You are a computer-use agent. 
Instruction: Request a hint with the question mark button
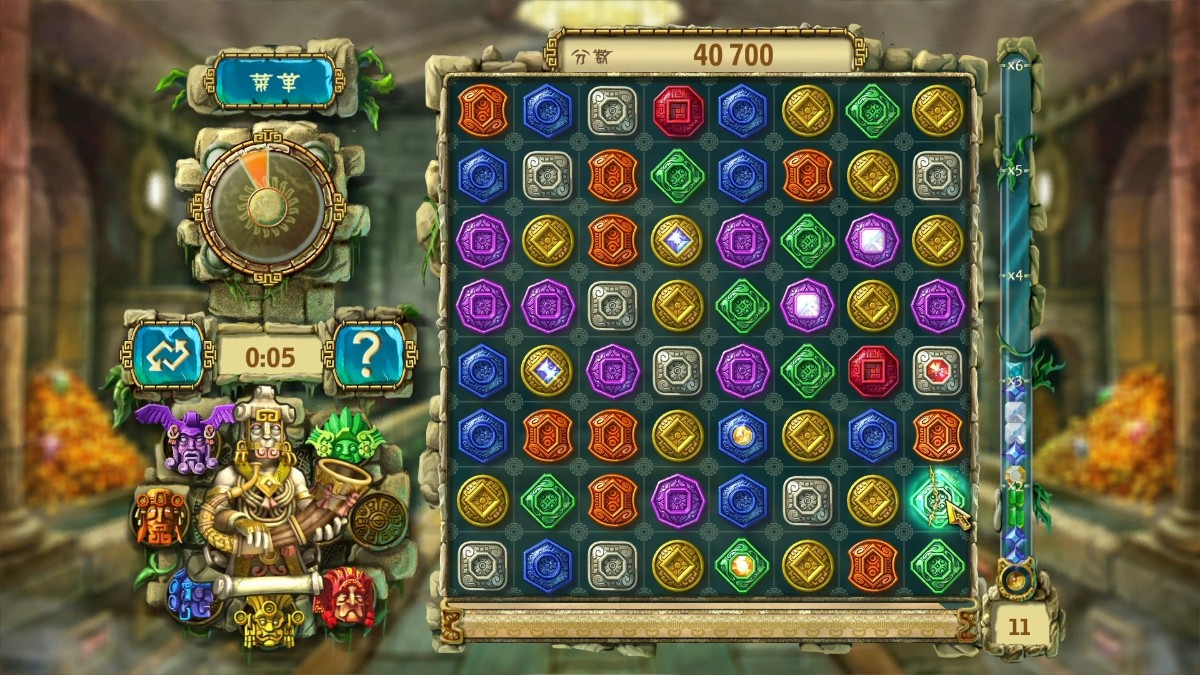369,352
